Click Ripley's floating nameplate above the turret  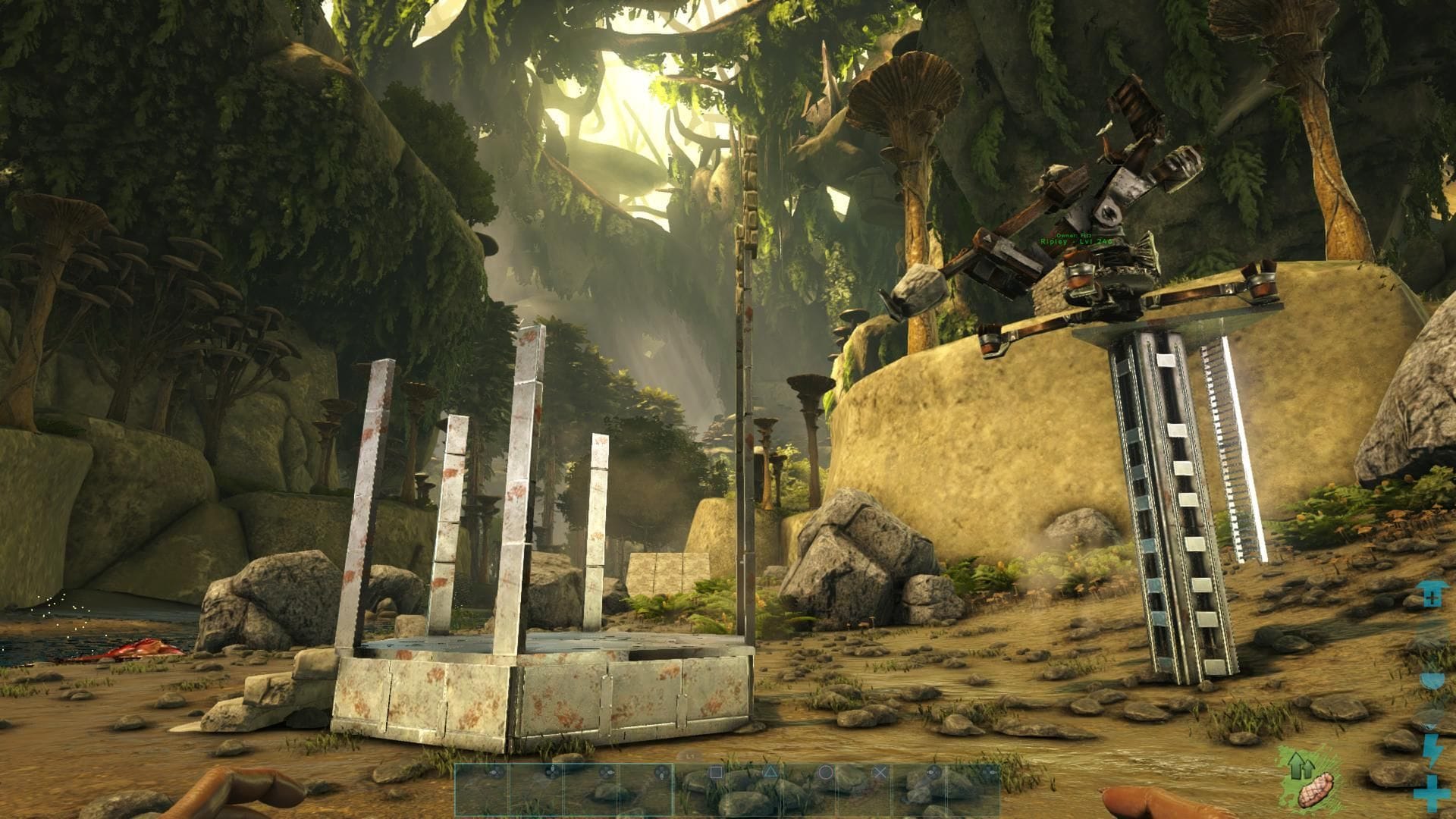1076,241
